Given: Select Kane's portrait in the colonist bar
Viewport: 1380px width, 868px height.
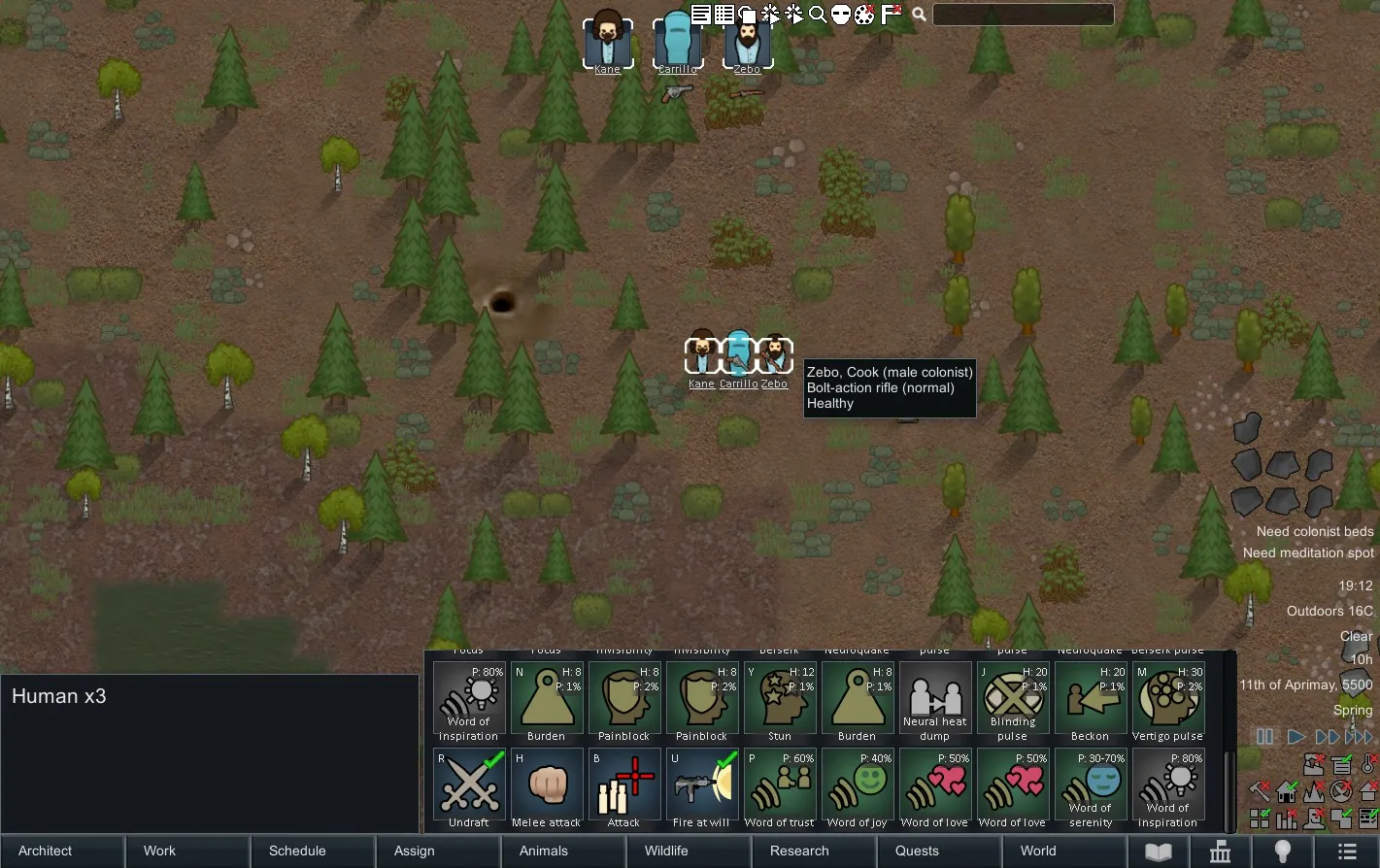Looking at the screenshot, I should click(608, 41).
